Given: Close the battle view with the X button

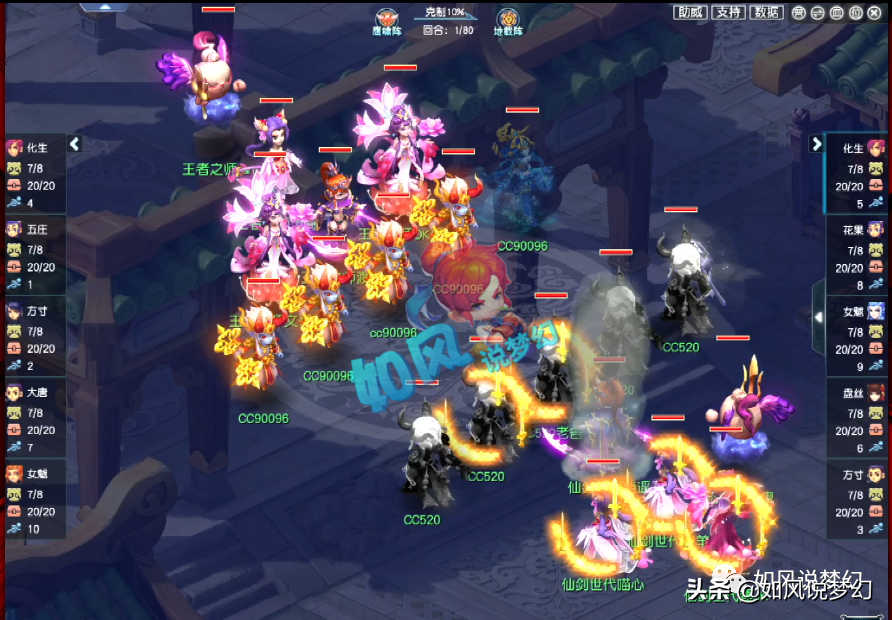Looking at the screenshot, I should 875,13.
